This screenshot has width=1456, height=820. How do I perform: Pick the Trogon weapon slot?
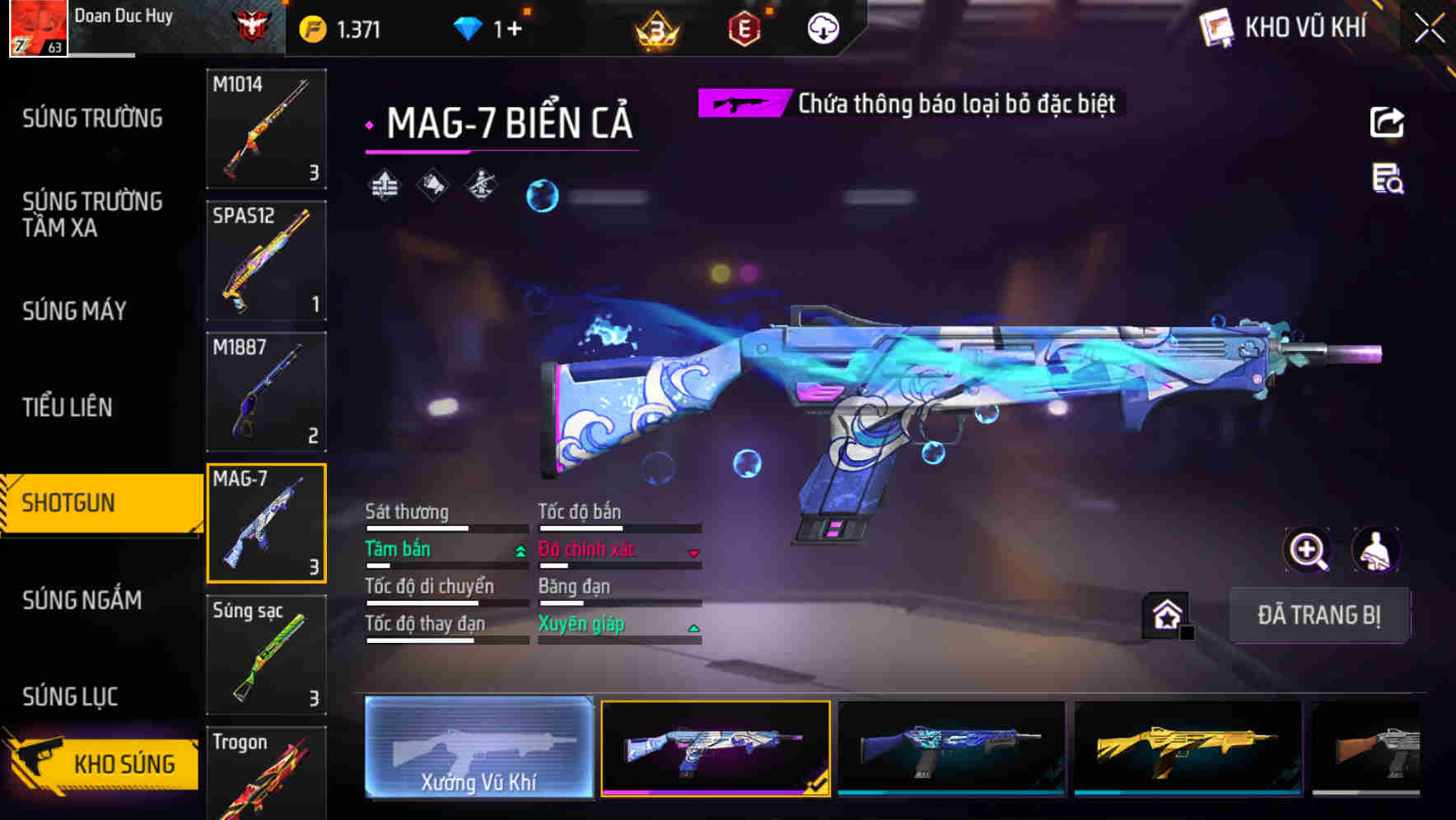tap(266, 774)
